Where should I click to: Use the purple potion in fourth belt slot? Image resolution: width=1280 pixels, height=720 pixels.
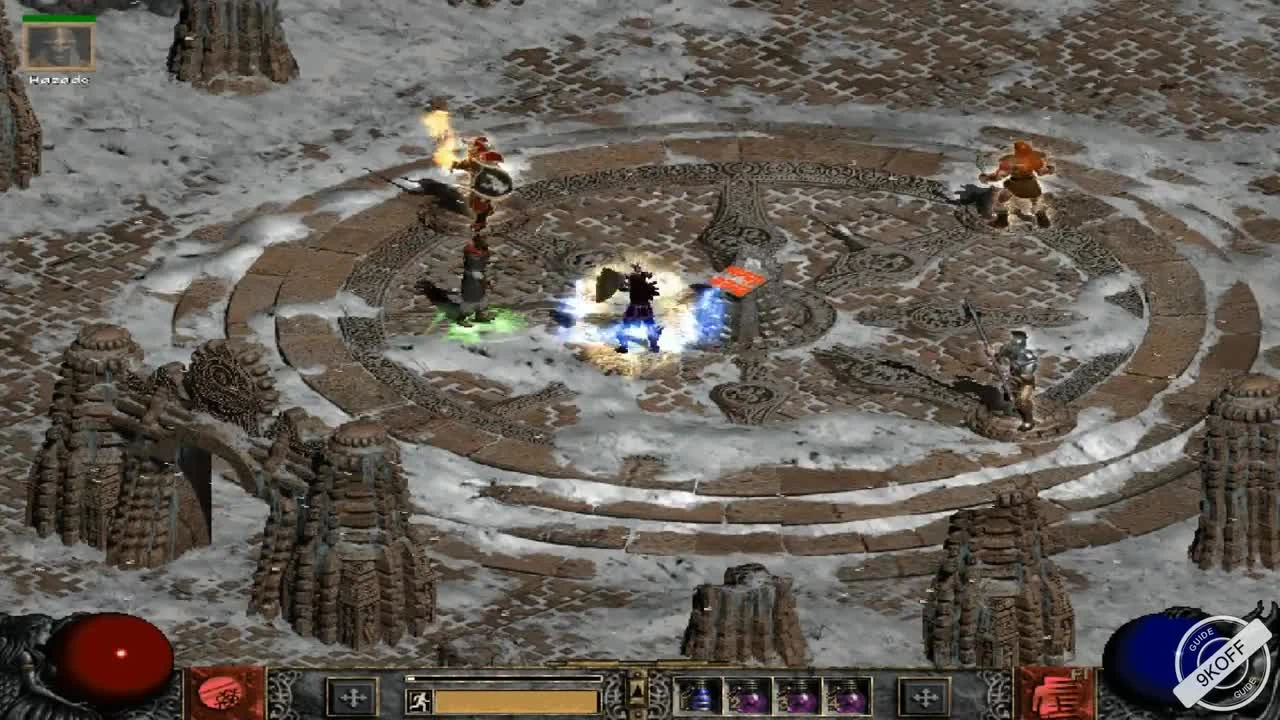(846, 697)
